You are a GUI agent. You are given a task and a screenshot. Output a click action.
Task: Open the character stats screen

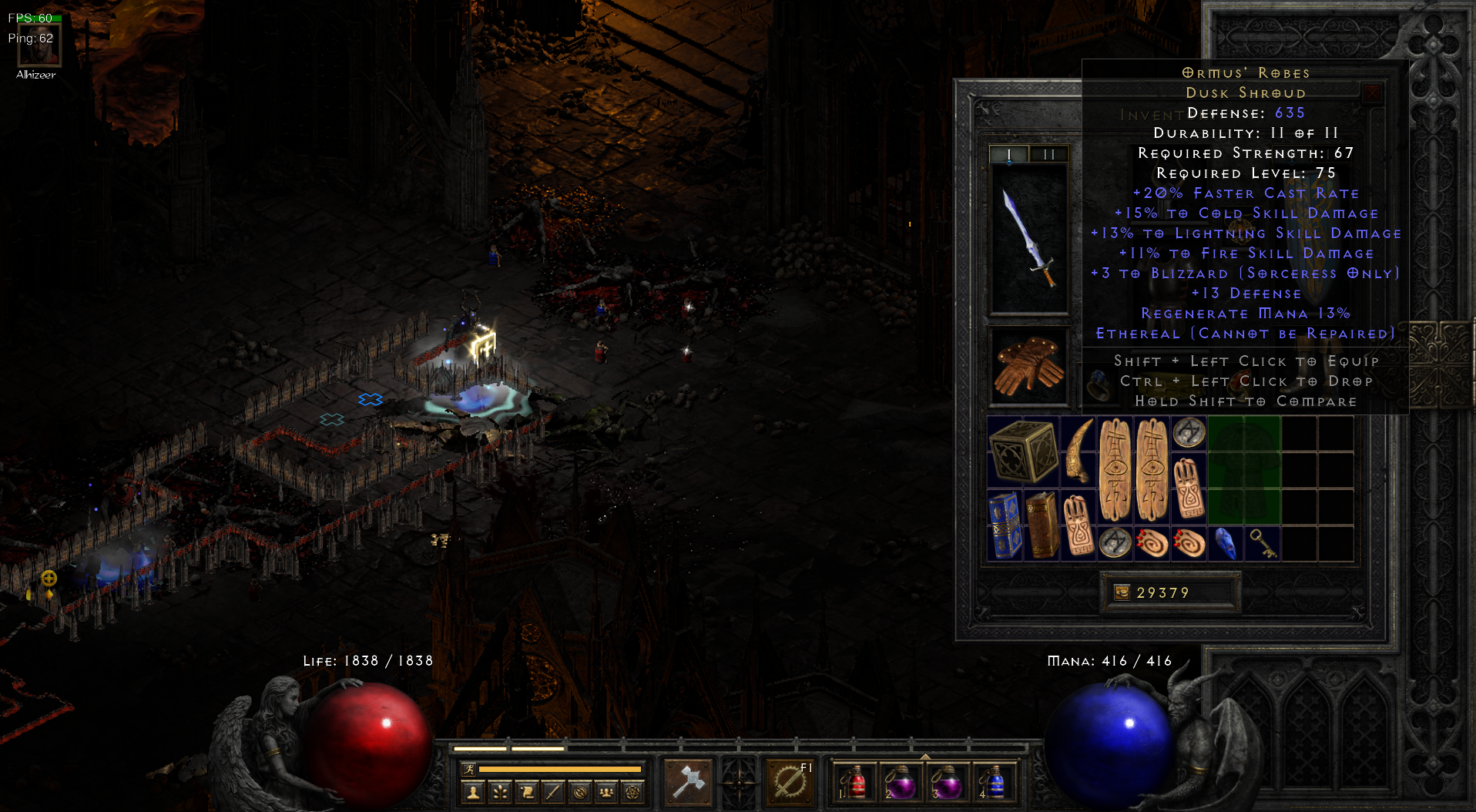click(473, 791)
